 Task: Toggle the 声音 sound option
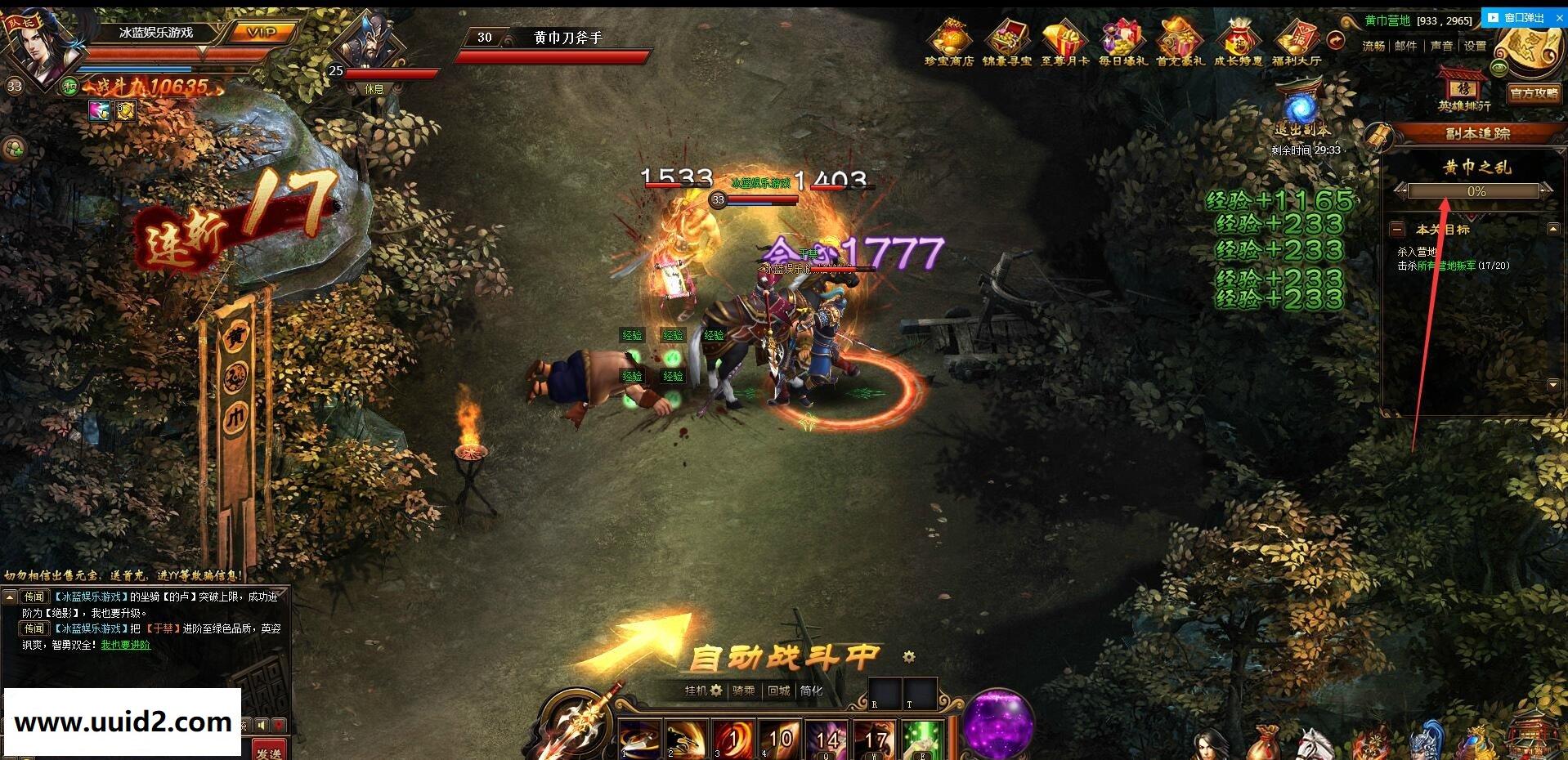(x=1441, y=46)
